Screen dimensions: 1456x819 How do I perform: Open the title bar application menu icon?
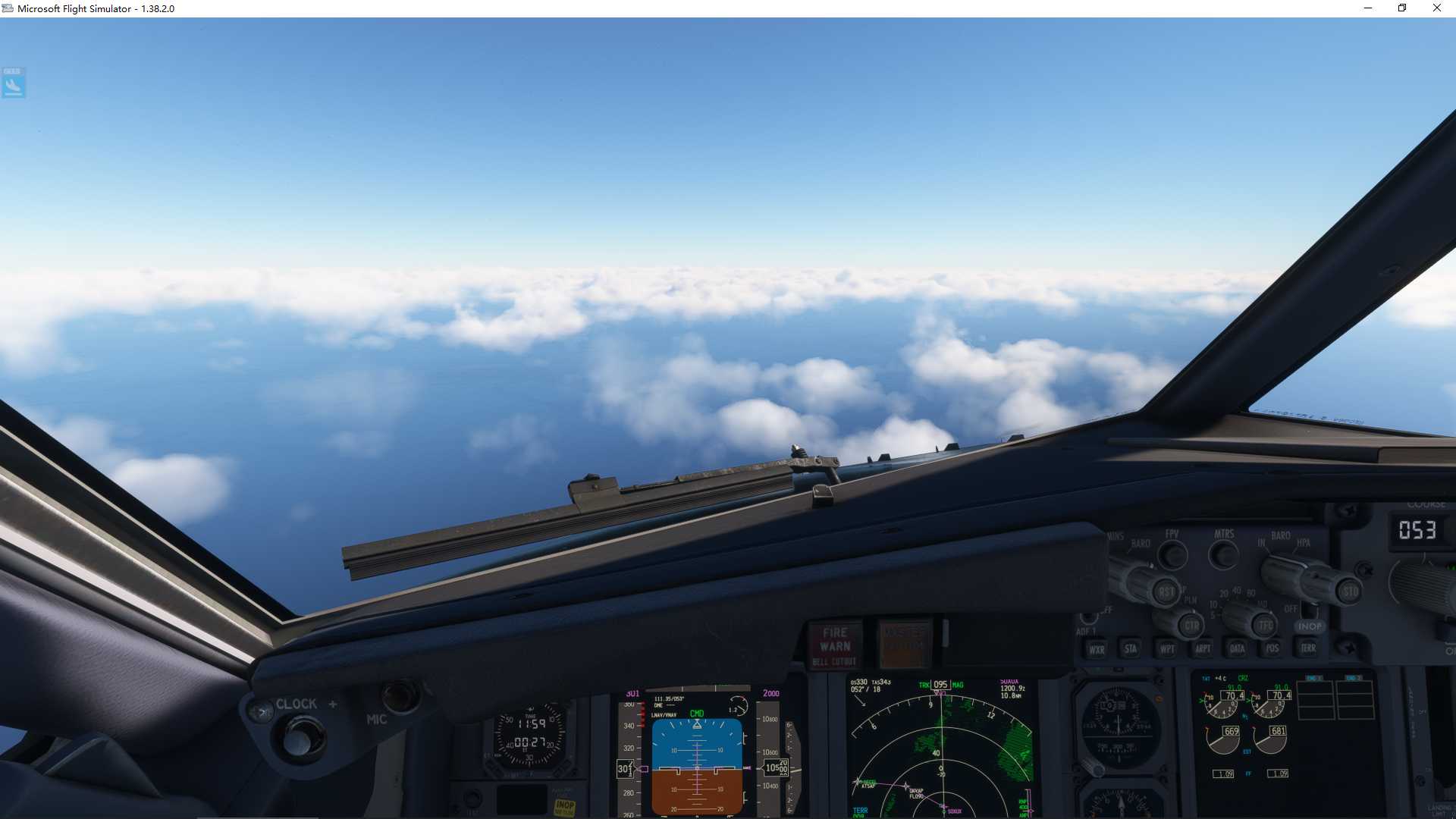[x=8, y=8]
